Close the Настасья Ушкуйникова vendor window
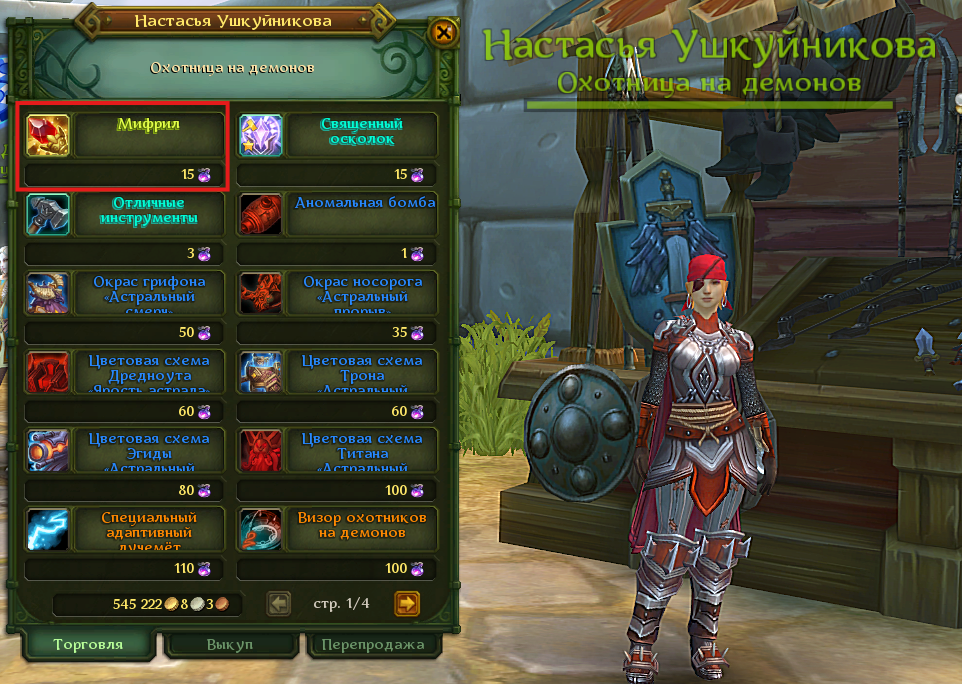 pyautogui.click(x=442, y=33)
